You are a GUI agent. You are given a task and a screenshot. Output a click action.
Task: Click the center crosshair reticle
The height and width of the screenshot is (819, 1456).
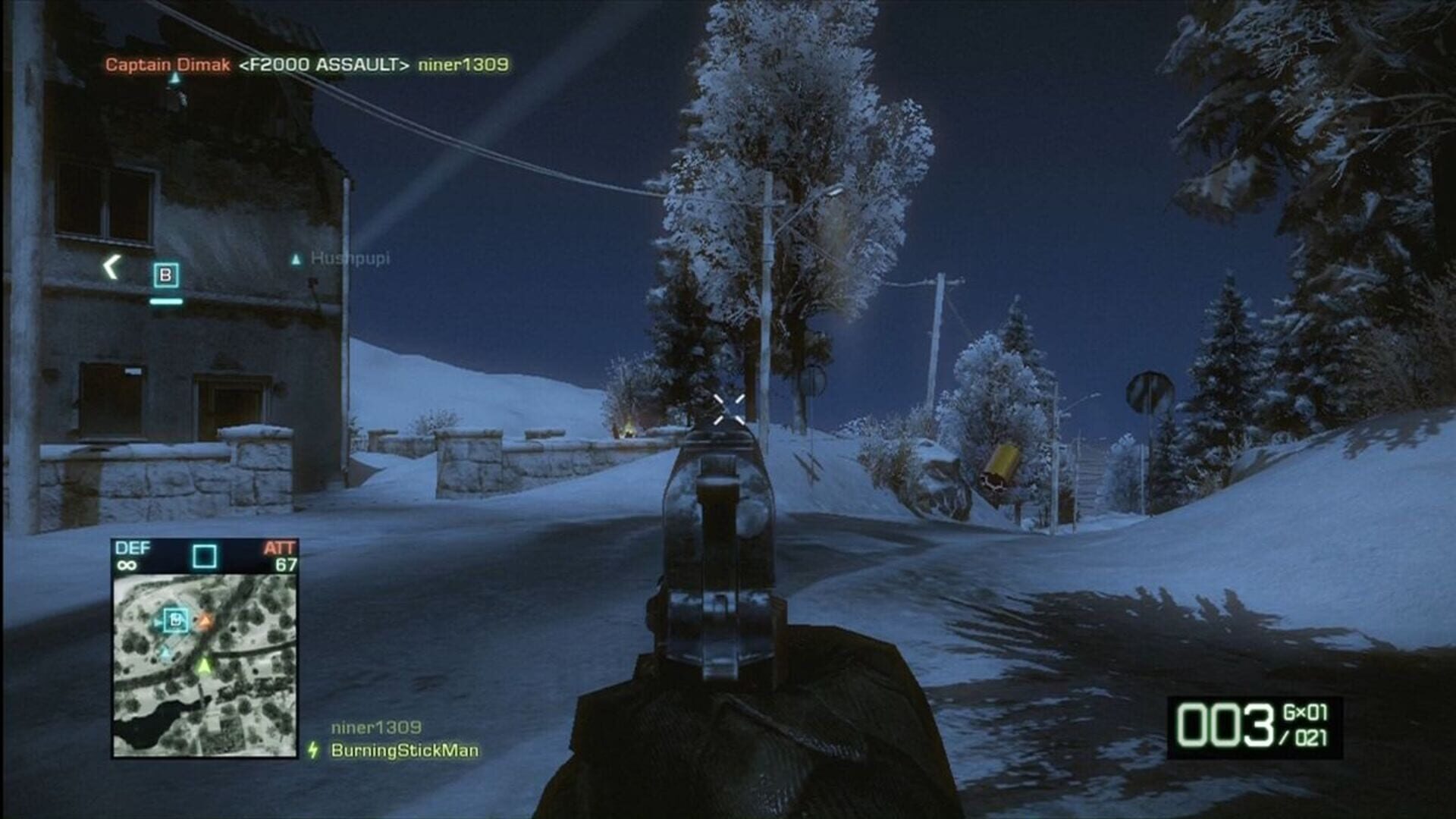click(x=728, y=409)
